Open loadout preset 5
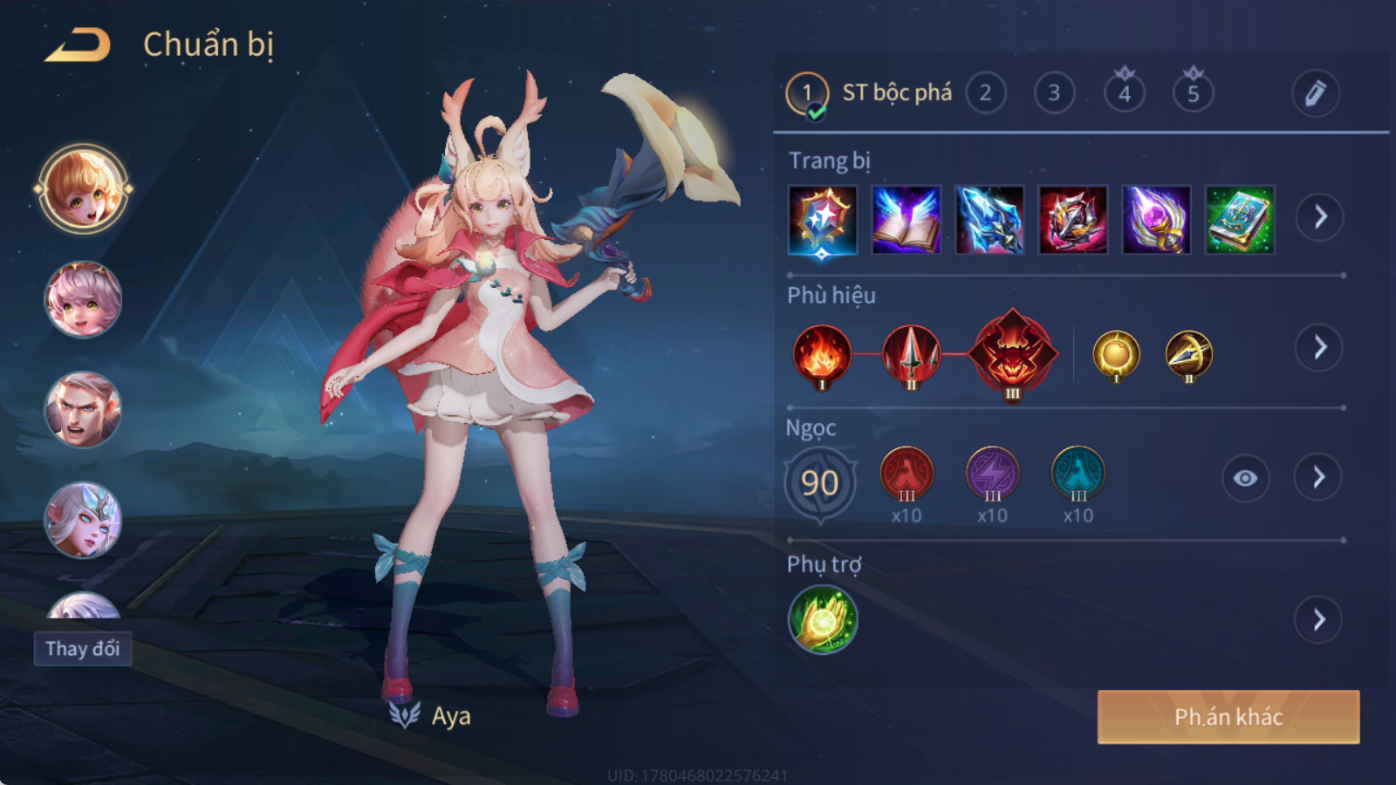This screenshot has height=785, width=1396. pos(1193,93)
